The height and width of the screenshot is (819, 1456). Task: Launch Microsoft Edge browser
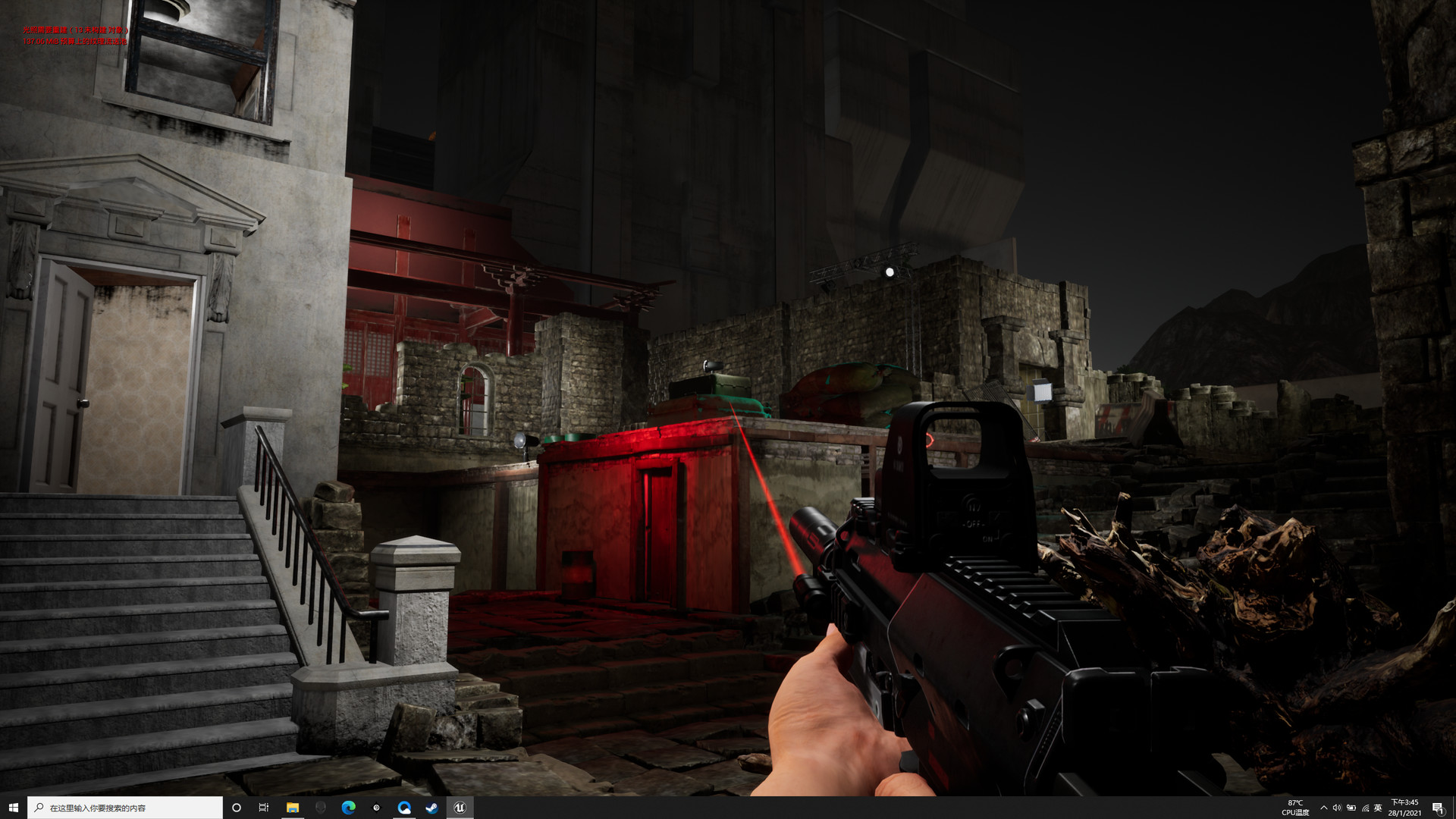click(349, 808)
